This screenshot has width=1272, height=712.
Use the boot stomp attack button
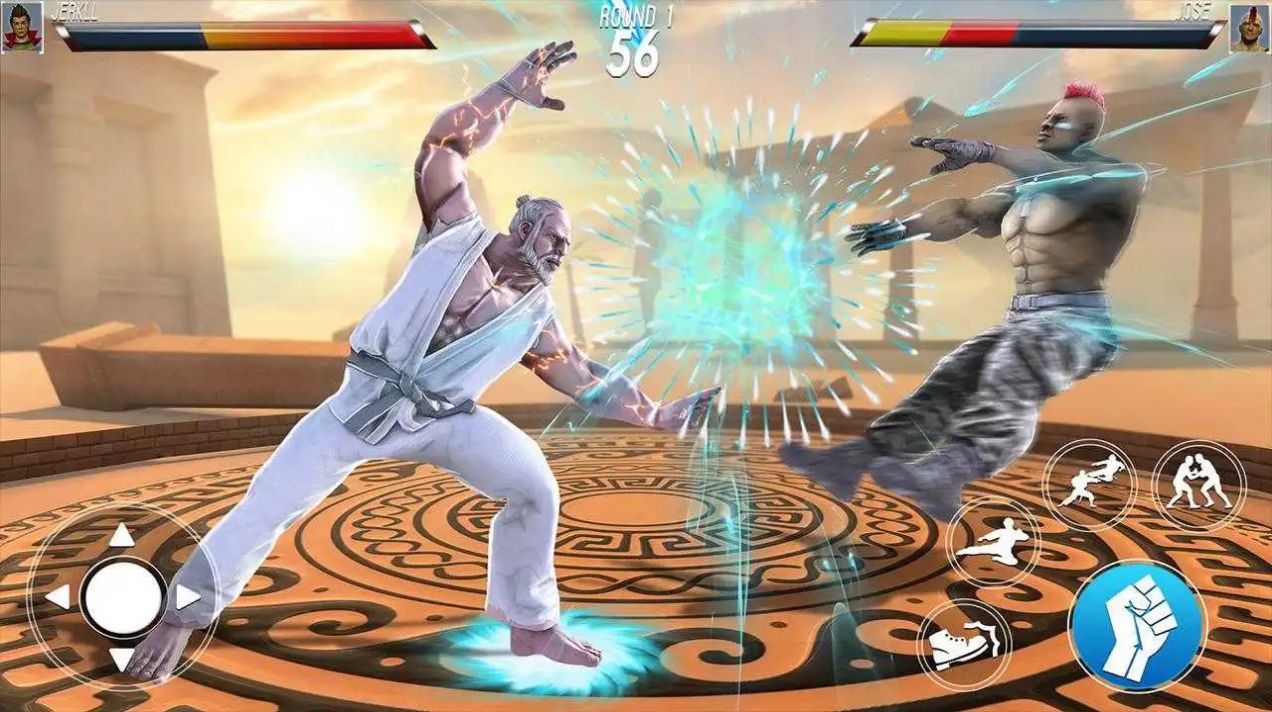click(x=964, y=644)
